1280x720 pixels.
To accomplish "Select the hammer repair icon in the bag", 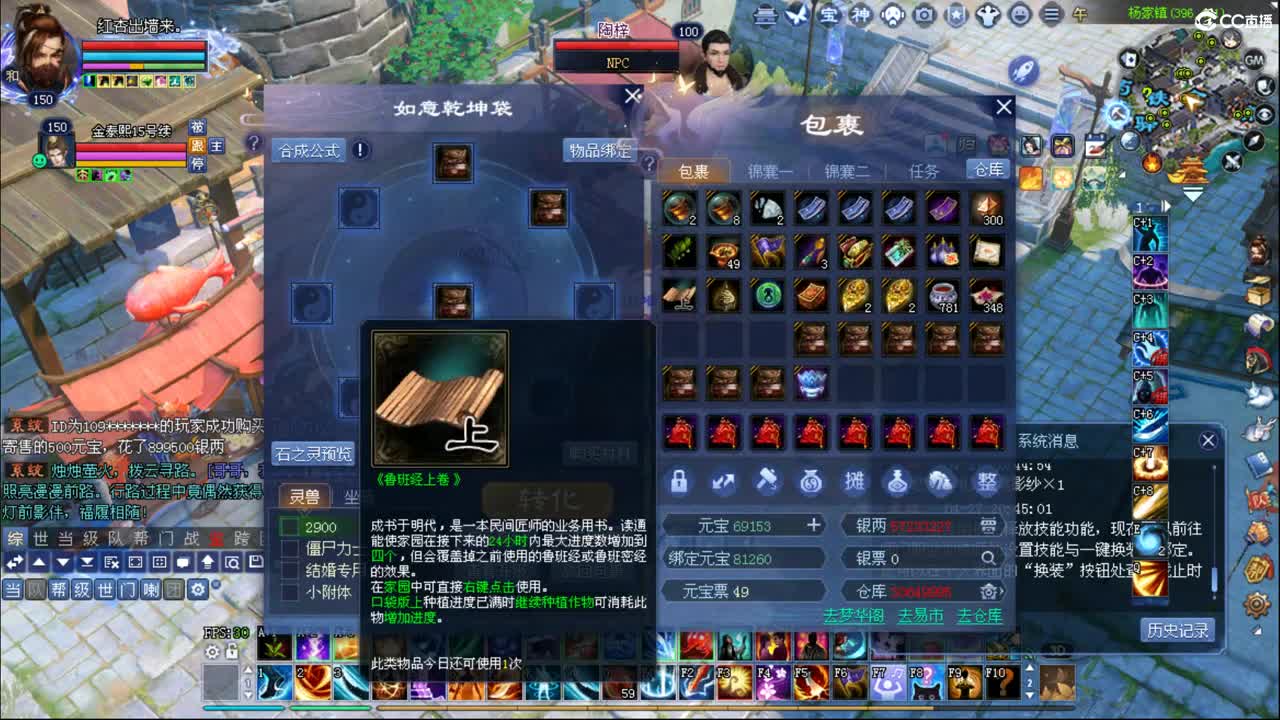I will [768, 483].
